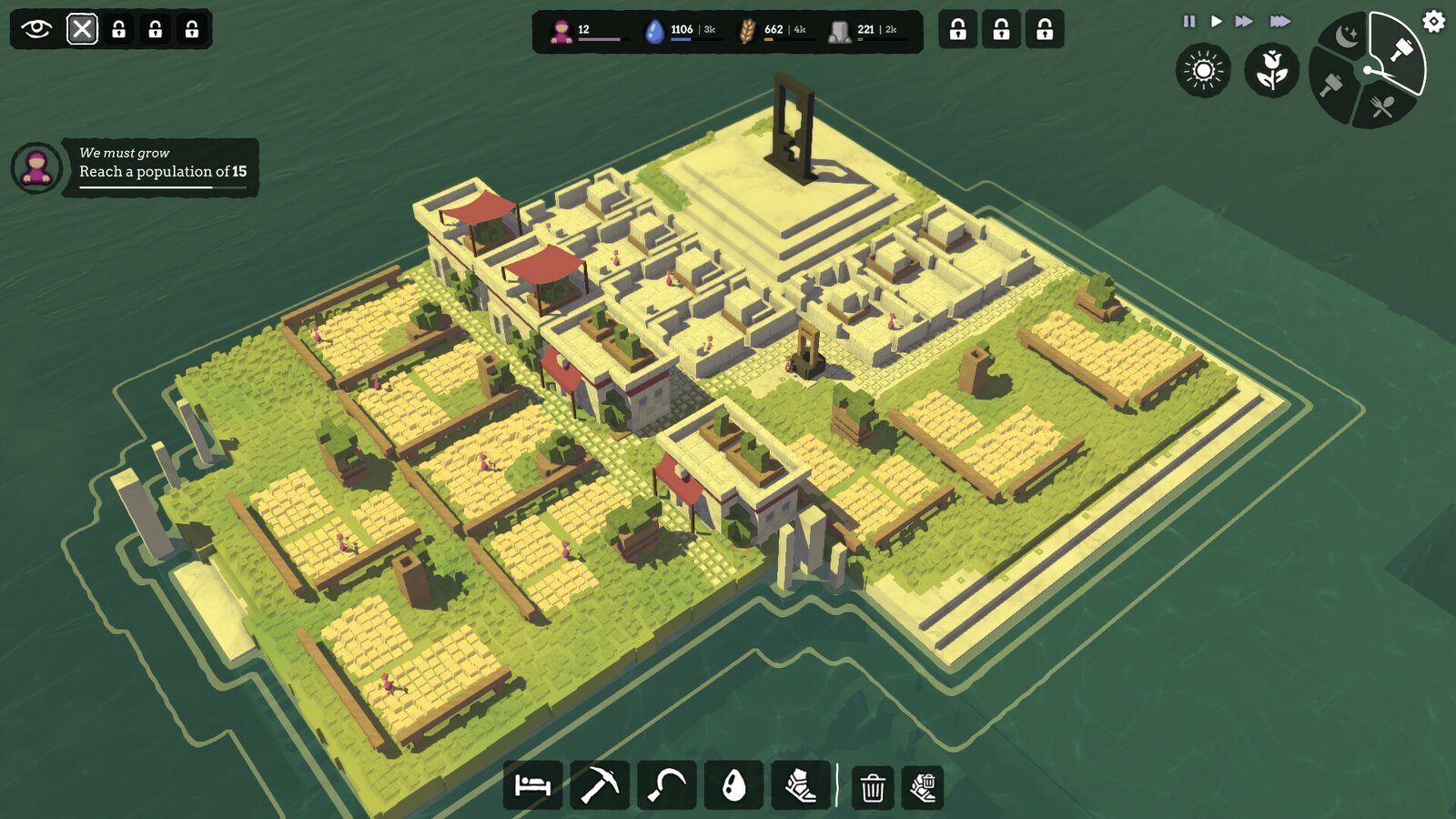This screenshot has width=1456, height=819.
Task: Select the fork and spoon meal segment
Action: (x=1383, y=107)
